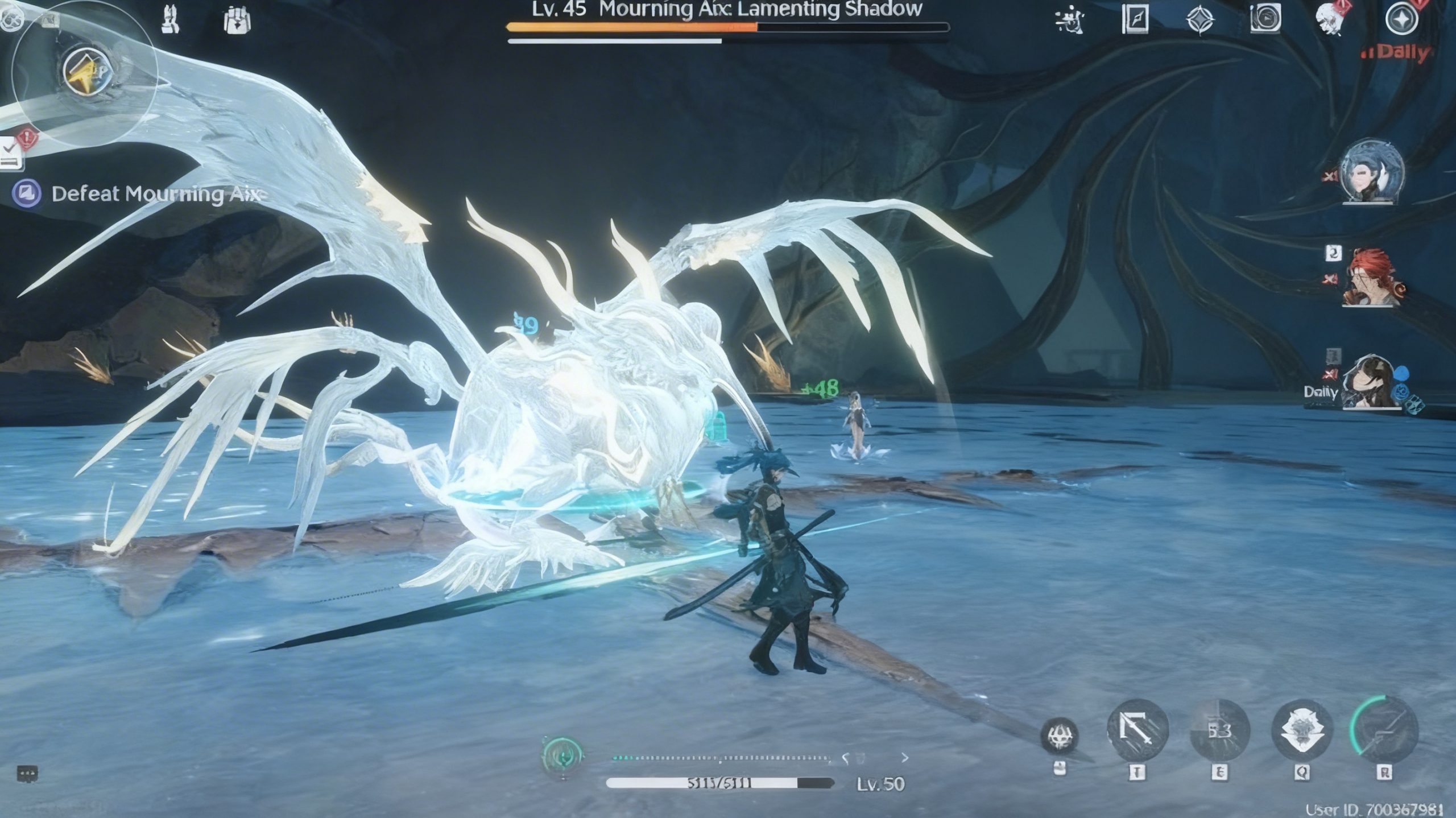This screenshot has height=818, width=1456.
Task: Open the backpack inventory icon
Action: pyautogui.click(x=237, y=21)
